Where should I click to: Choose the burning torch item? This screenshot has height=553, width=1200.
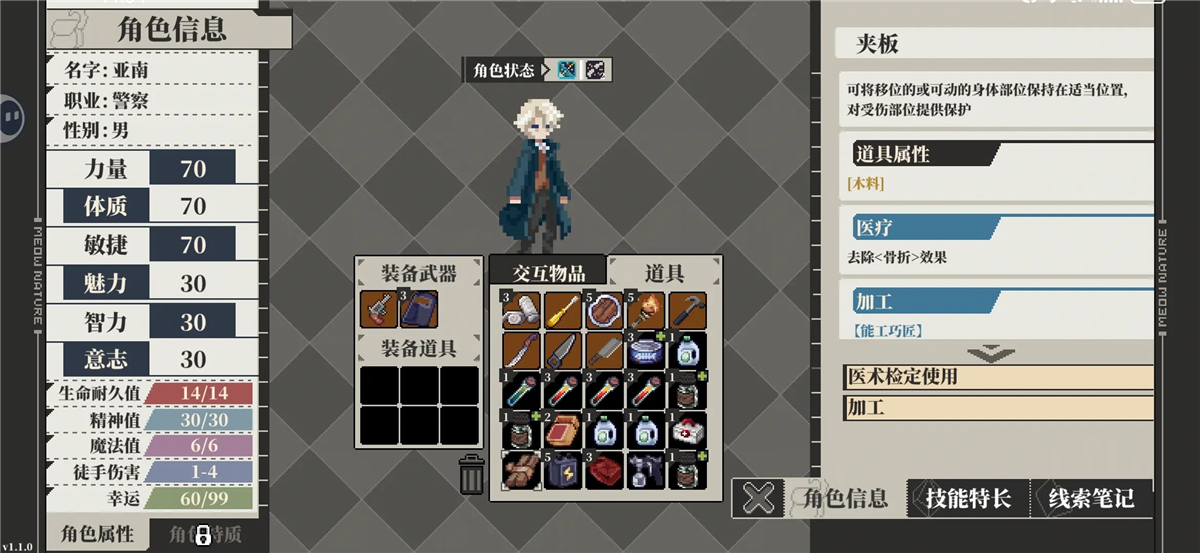point(646,311)
